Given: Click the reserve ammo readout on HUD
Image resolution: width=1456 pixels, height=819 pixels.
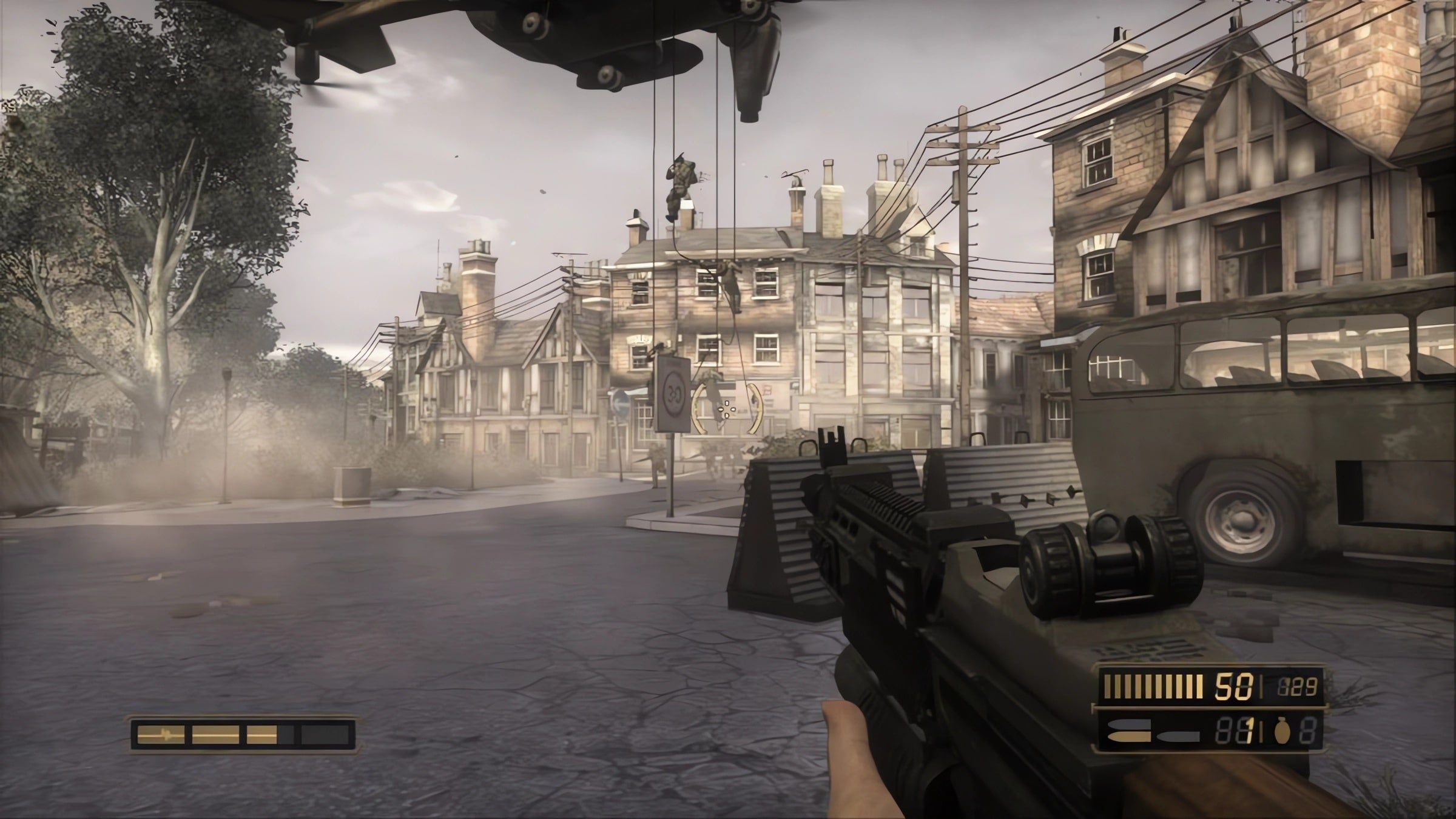Looking at the screenshot, I should coord(1299,686).
